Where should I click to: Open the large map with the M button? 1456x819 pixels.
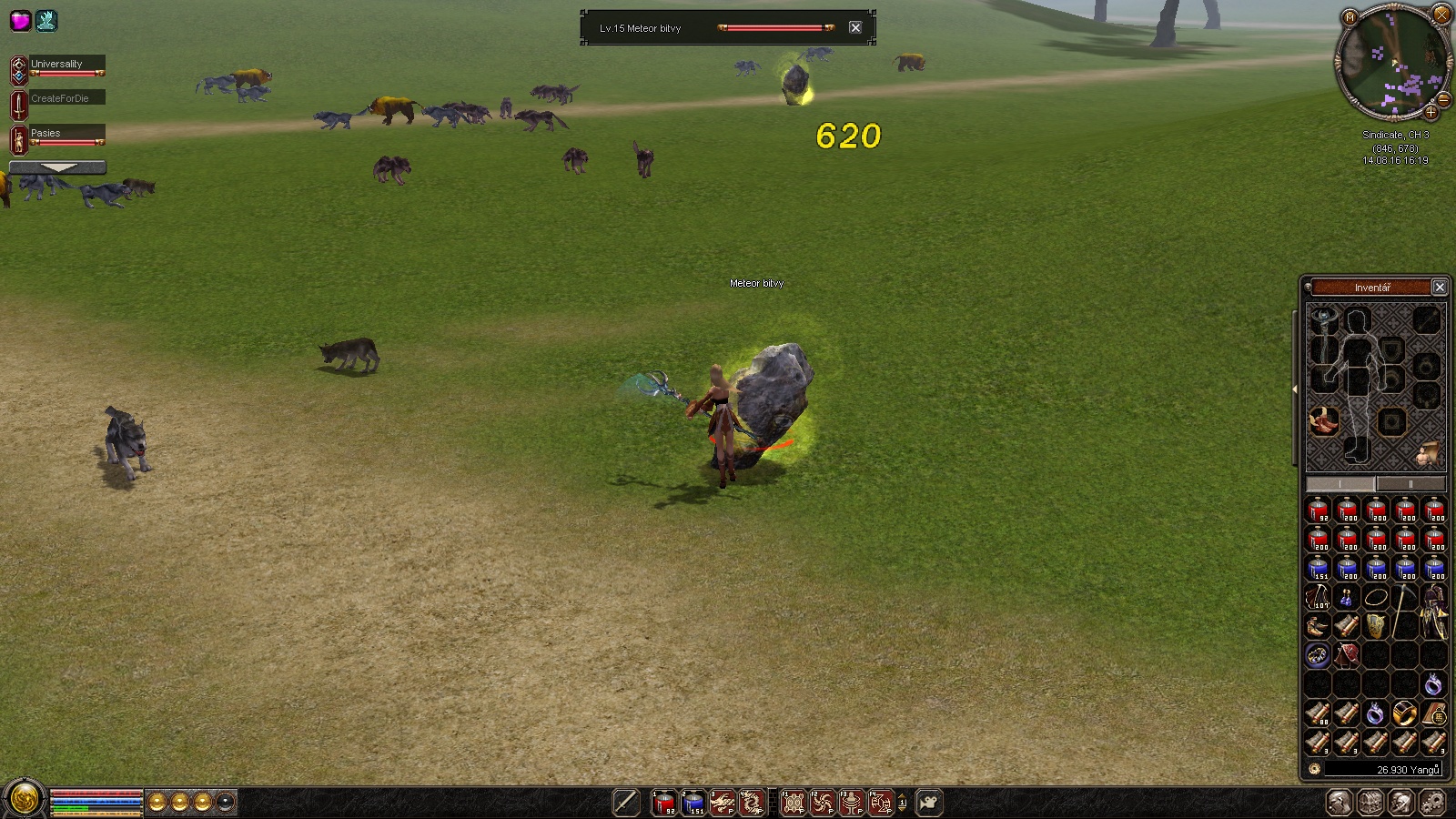1350,17
